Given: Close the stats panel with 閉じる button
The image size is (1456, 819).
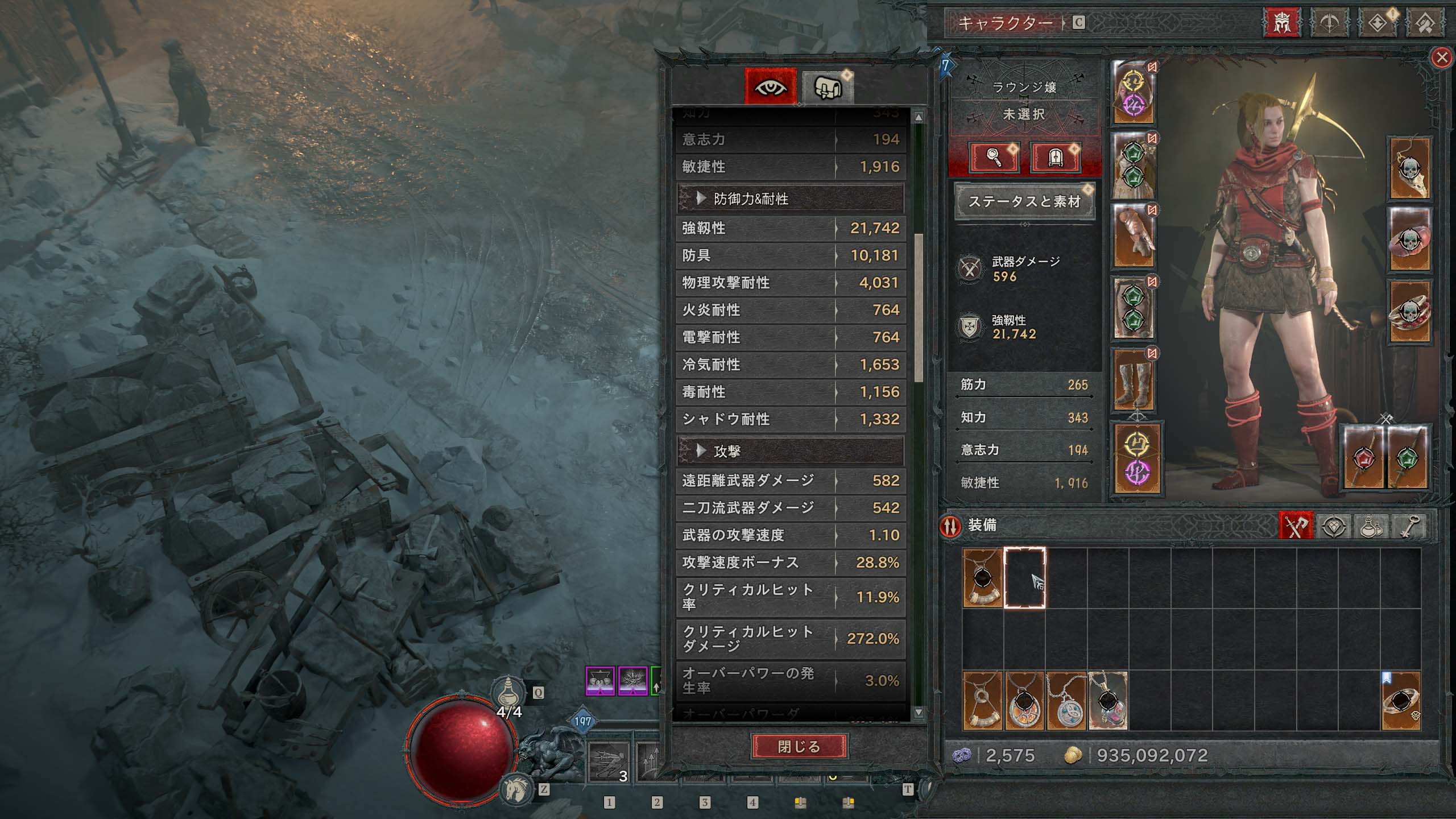Looking at the screenshot, I should point(799,746).
